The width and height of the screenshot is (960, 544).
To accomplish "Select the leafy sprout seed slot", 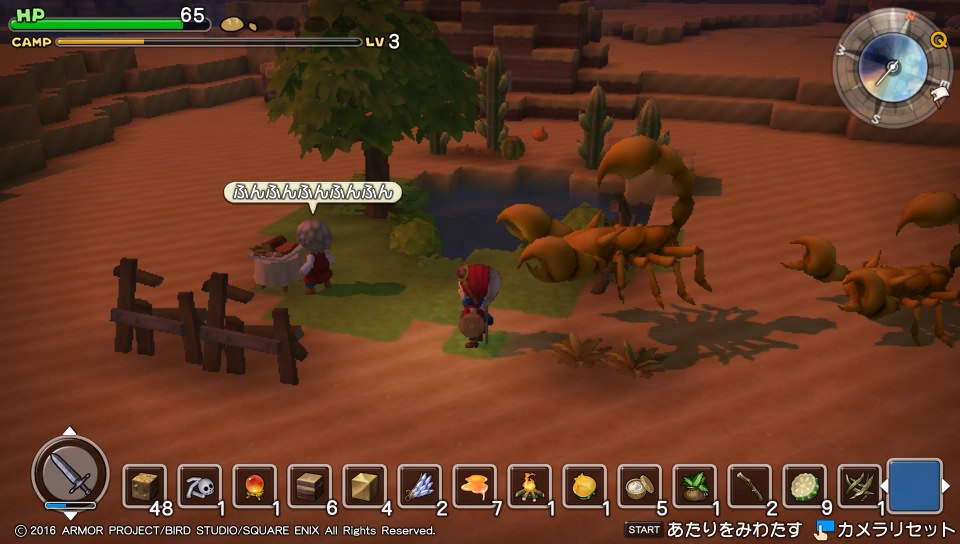I will (694, 486).
